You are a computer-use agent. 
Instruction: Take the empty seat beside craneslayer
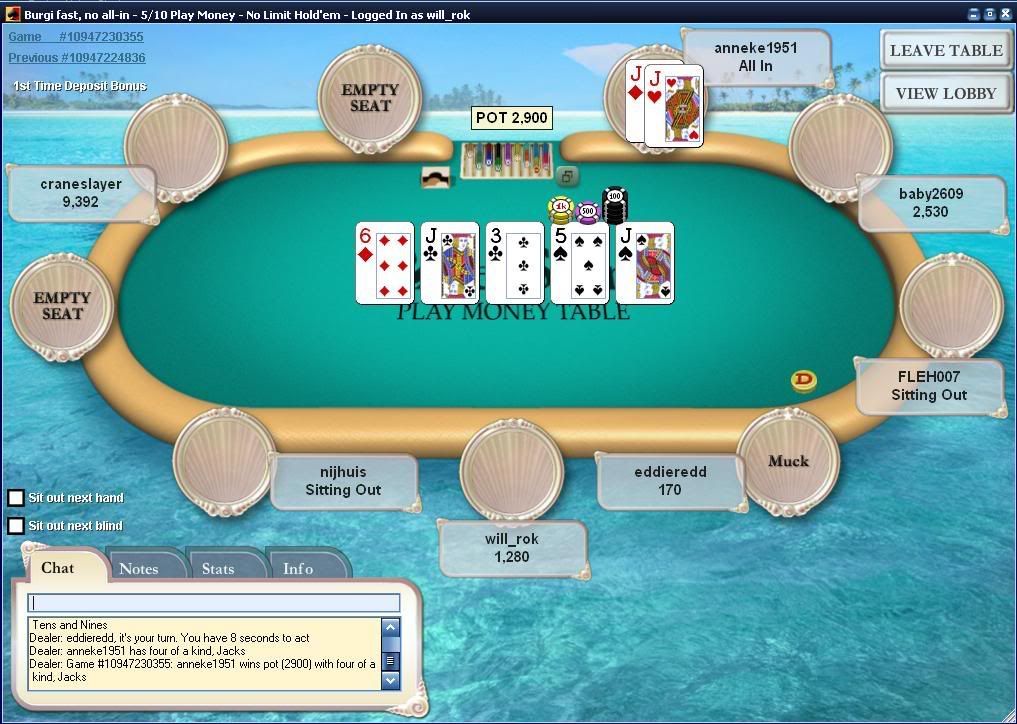point(370,97)
